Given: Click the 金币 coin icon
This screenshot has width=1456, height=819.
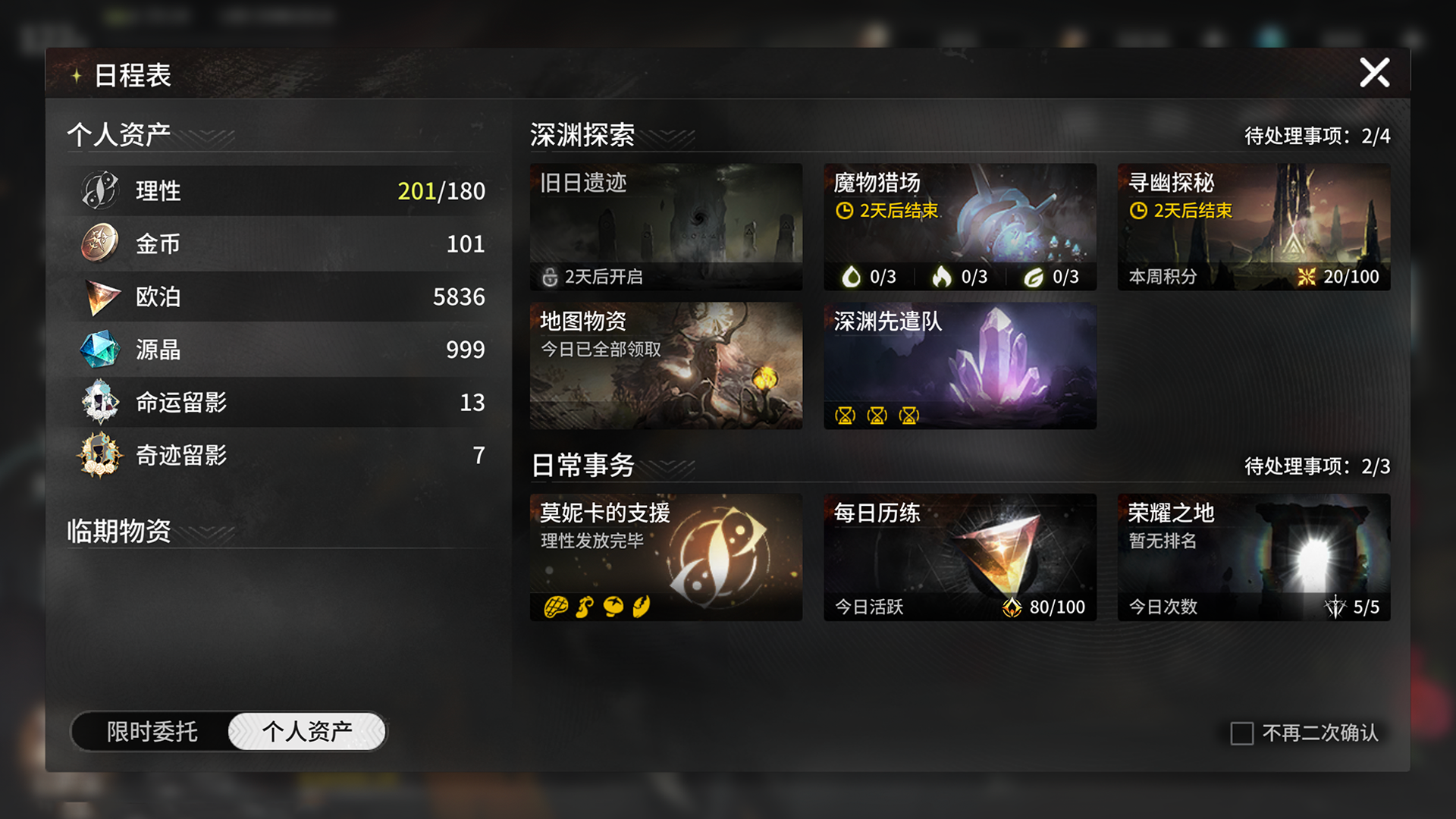Looking at the screenshot, I should click(99, 243).
